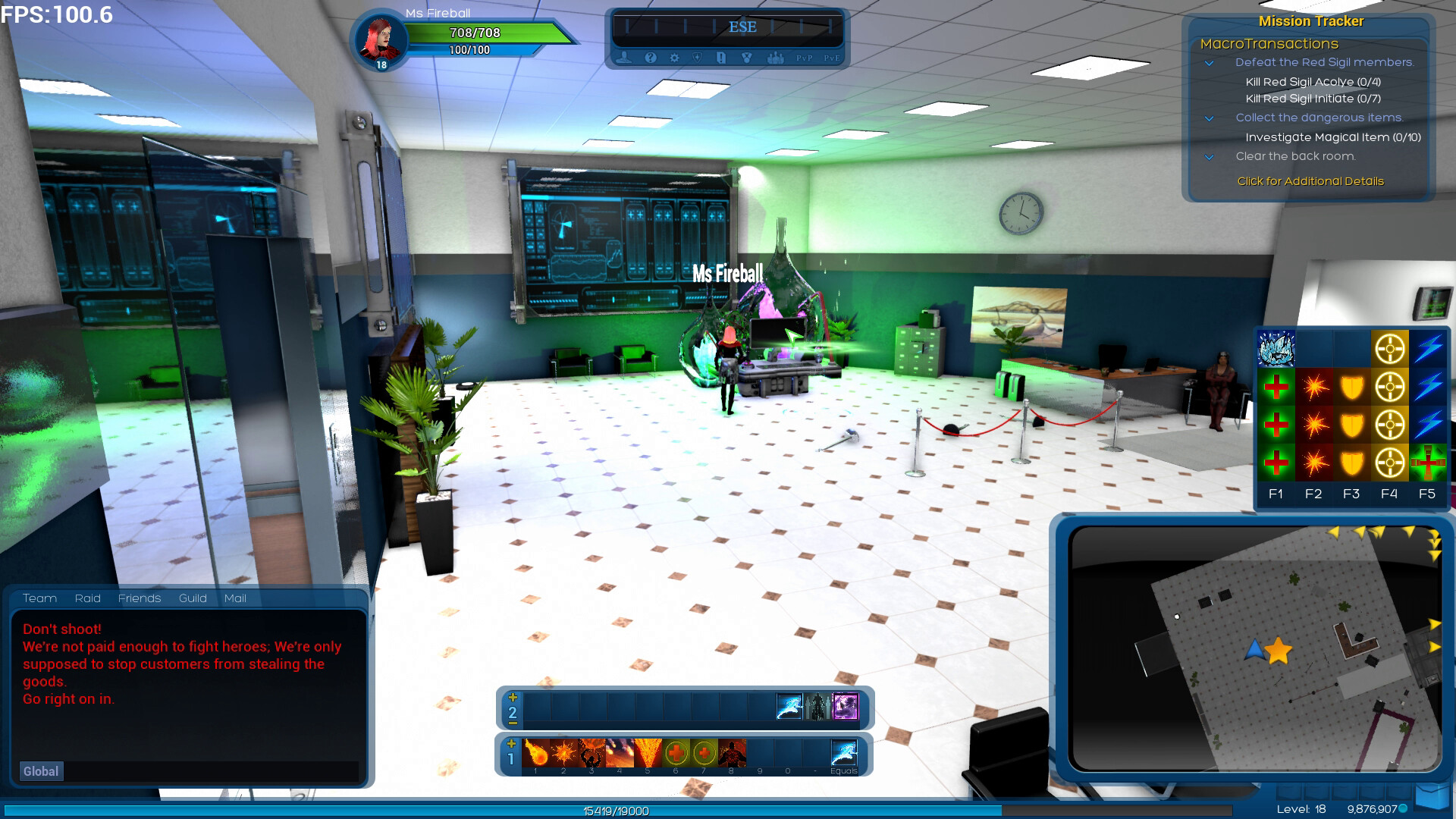The image size is (1456, 819).
Task: Activate the healing cross power in slot 6
Action: click(x=675, y=754)
